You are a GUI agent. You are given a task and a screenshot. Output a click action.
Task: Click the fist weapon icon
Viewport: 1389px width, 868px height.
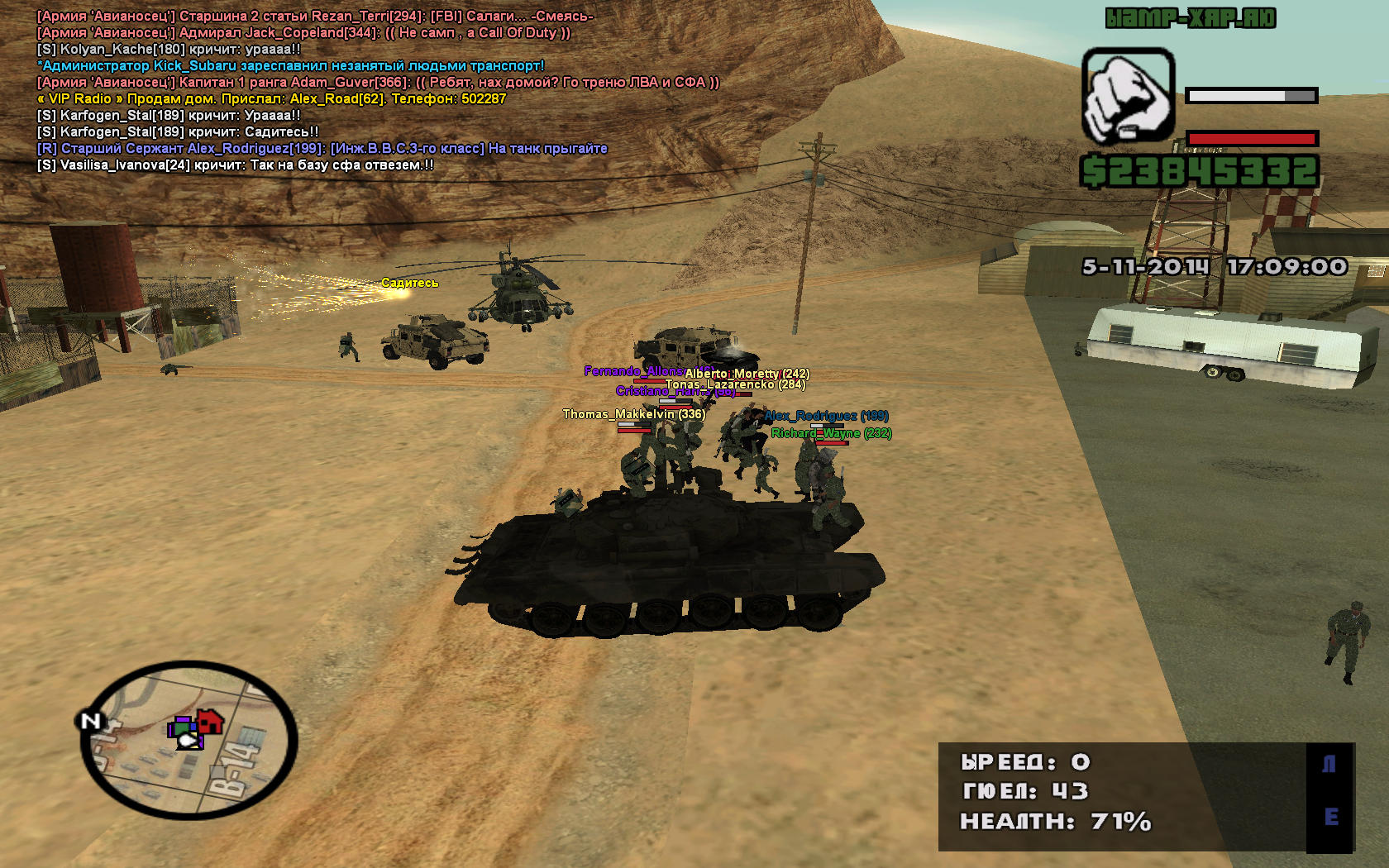1128,96
